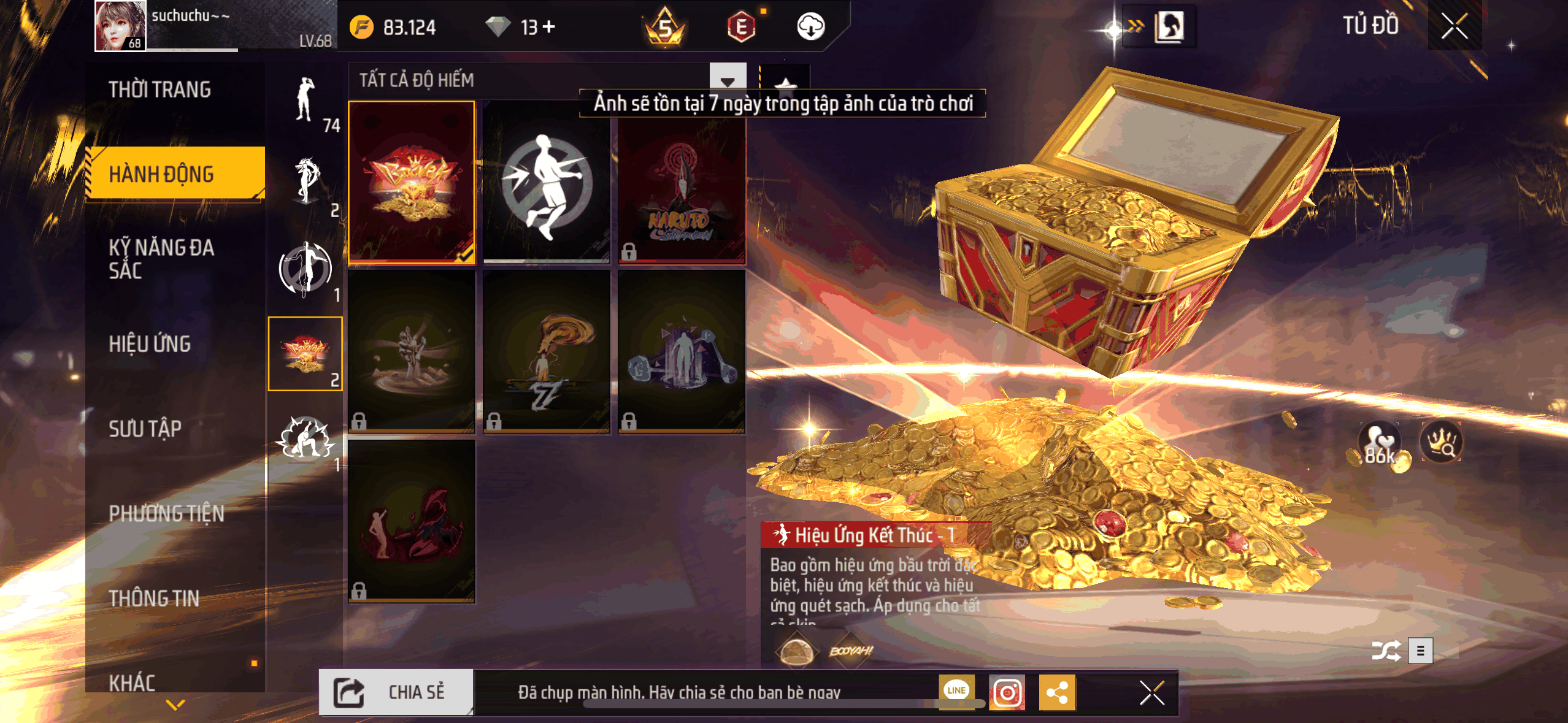Close the Tủ Đồ wardrobe screen
Image resolution: width=1568 pixels, height=723 pixels.
[x=1454, y=26]
